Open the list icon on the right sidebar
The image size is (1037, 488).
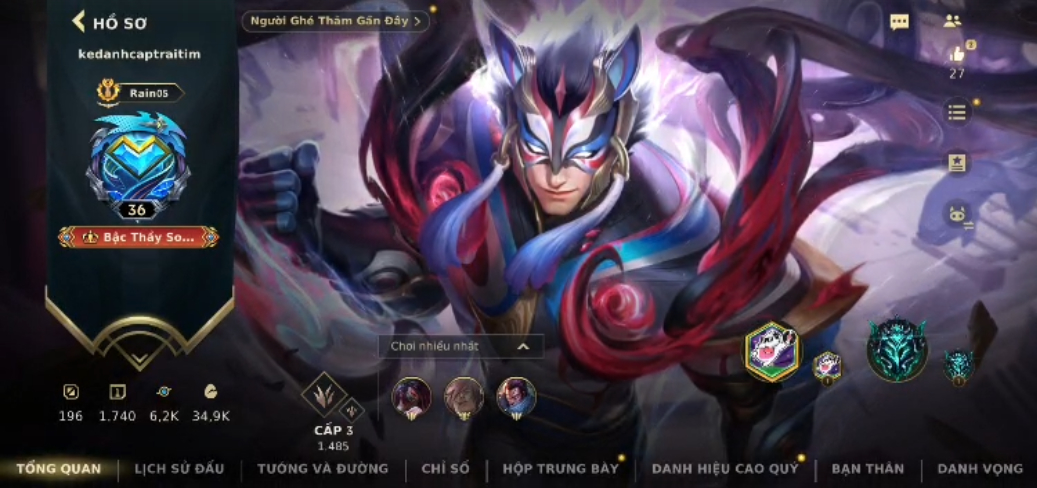[957, 112]
